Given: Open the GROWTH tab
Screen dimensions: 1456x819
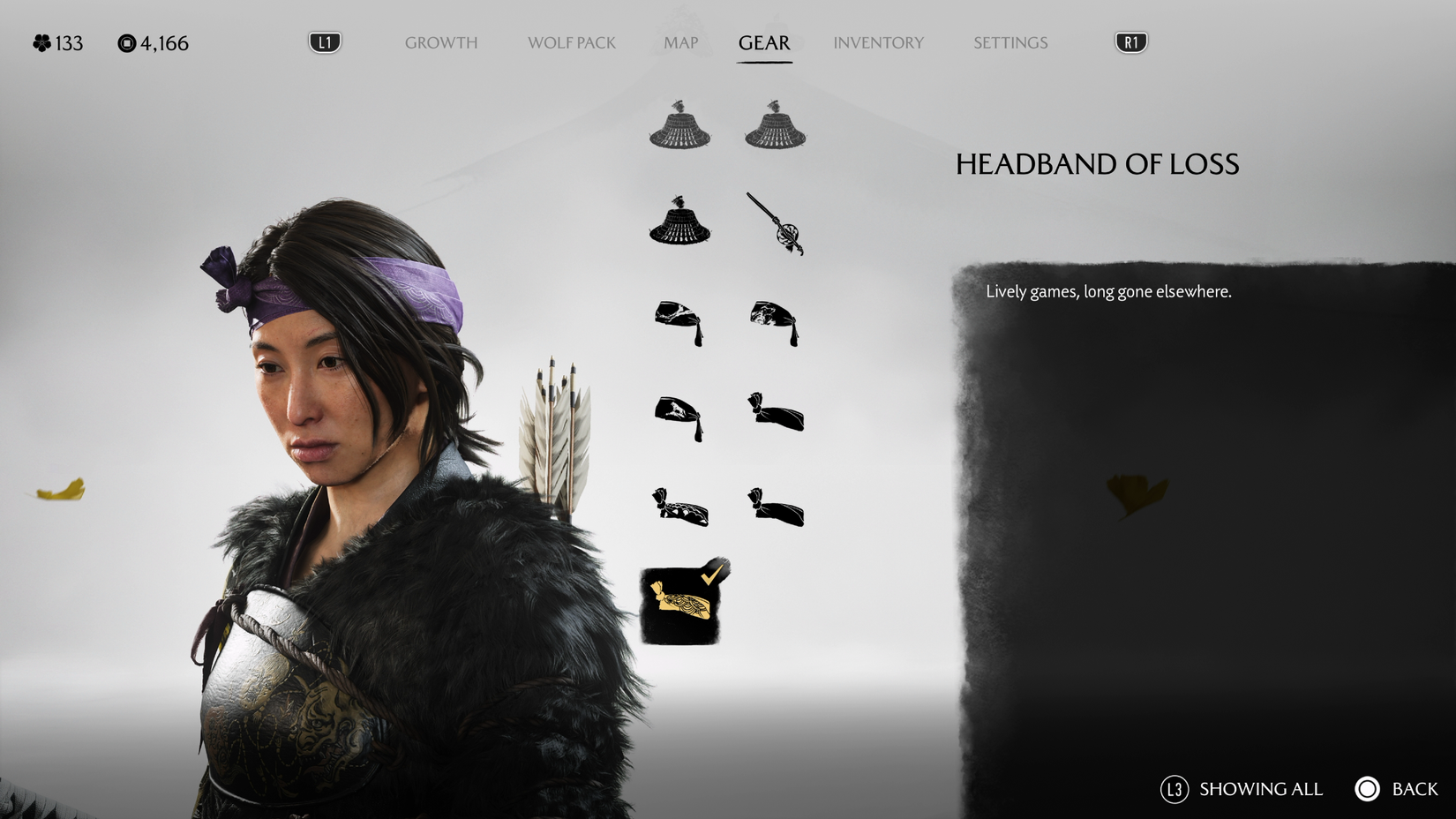Looking at the screenshot, I should click(440, 41).
